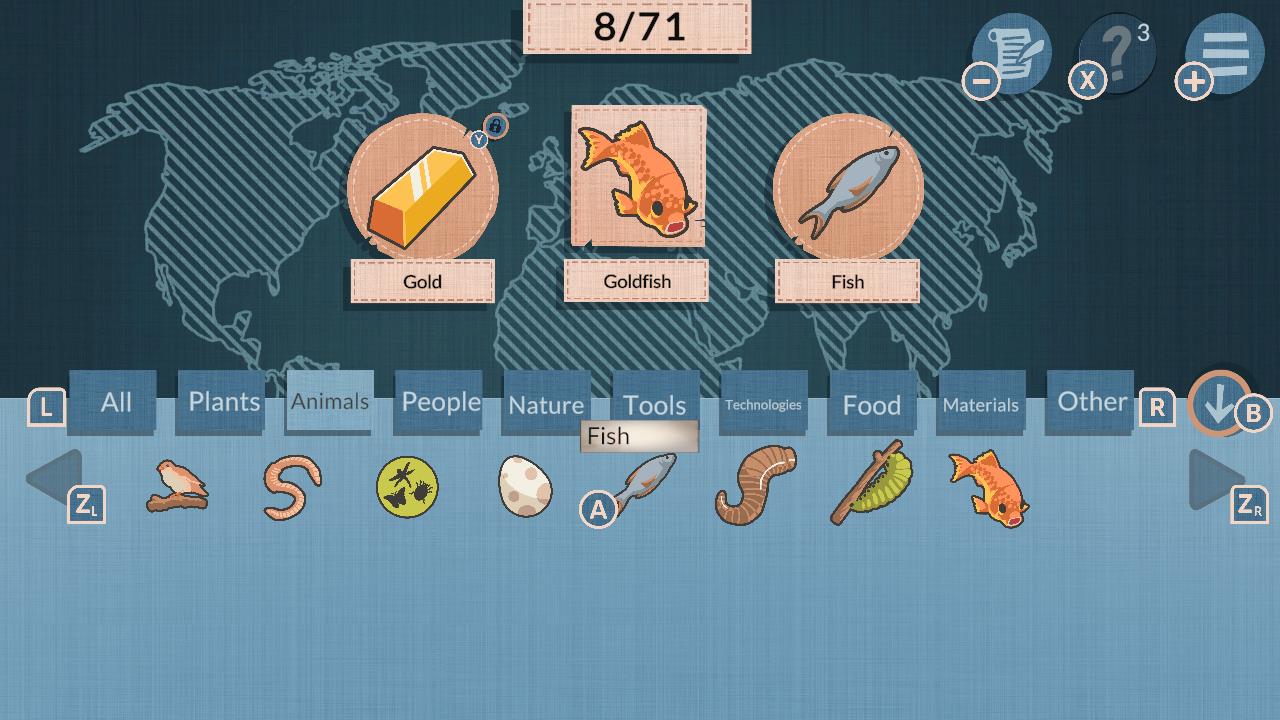The width and height of the screenshot is (1280, 720).
Task: Switch to the Food category tab
Action: pos(870,404)
